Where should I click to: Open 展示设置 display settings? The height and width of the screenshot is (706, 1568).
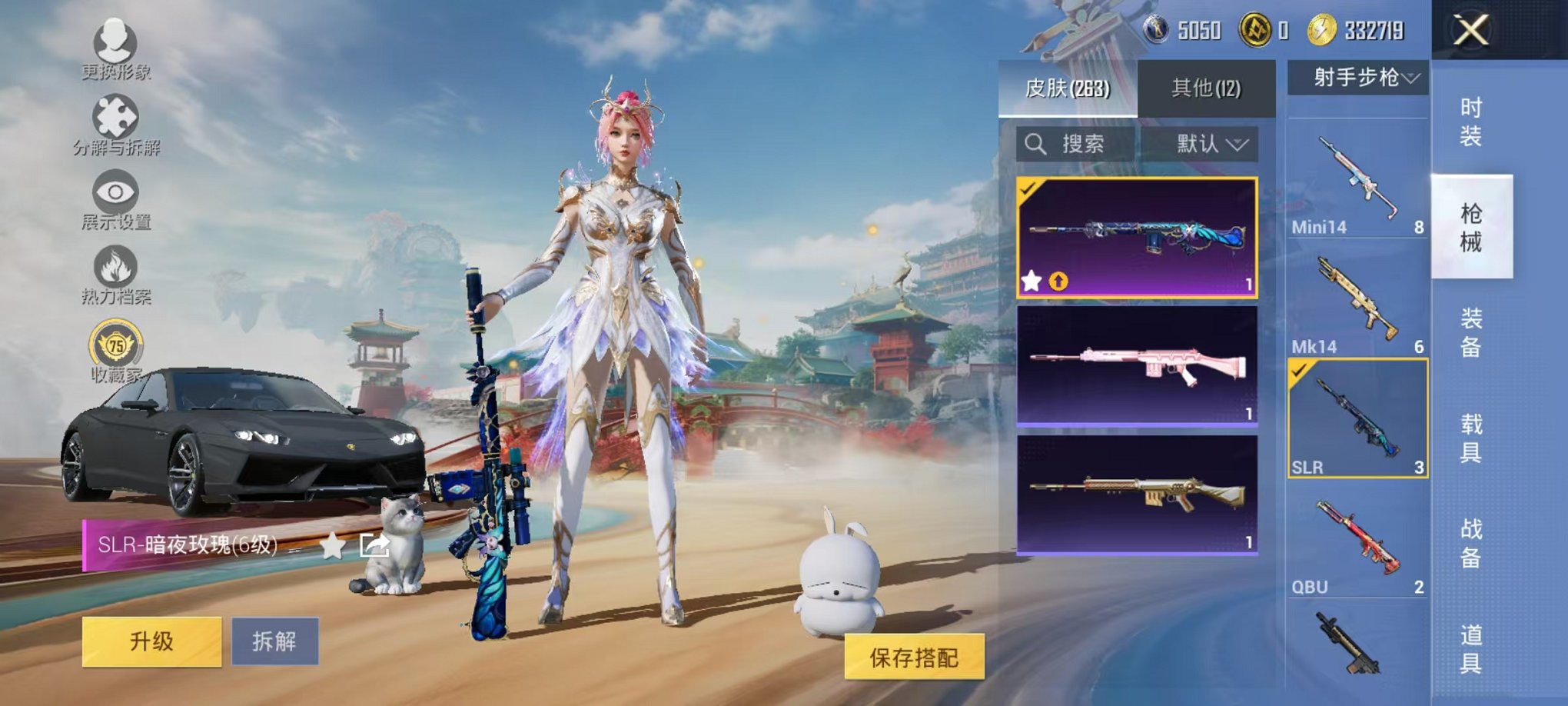point(114,190)
